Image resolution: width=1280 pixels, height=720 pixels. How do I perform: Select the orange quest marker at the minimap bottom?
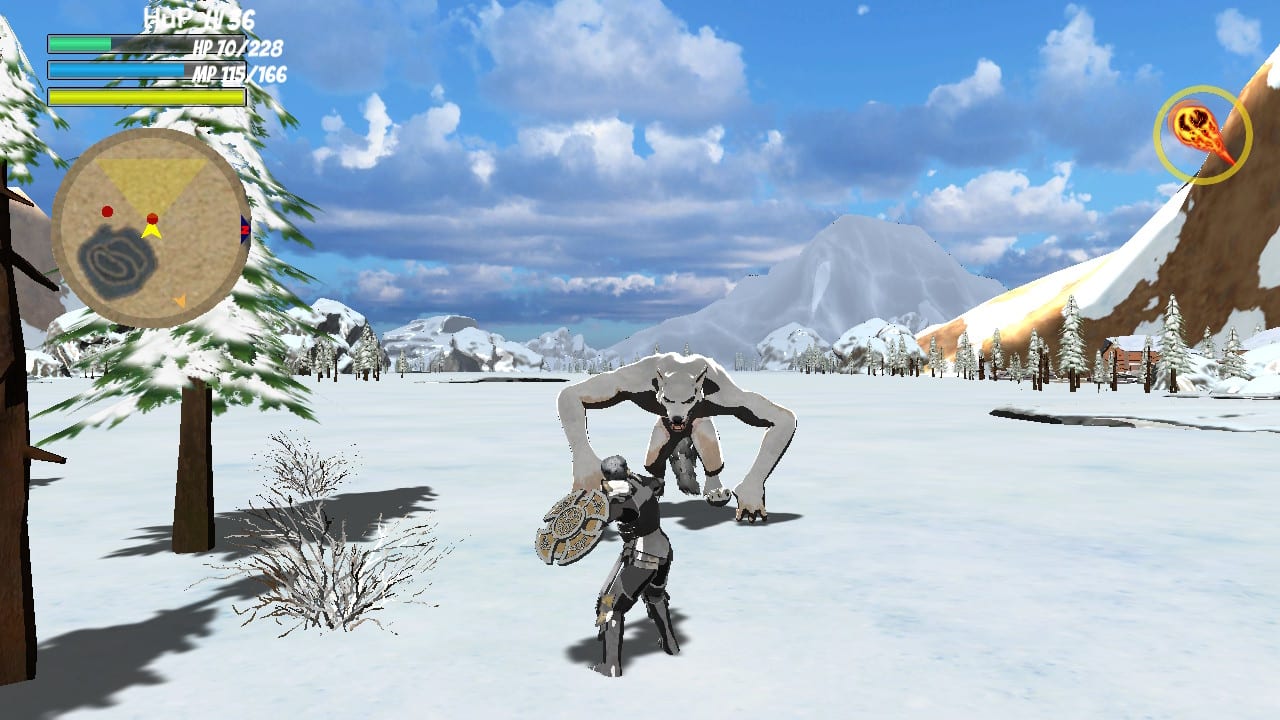pyautogui.click(x=180, y=300)
